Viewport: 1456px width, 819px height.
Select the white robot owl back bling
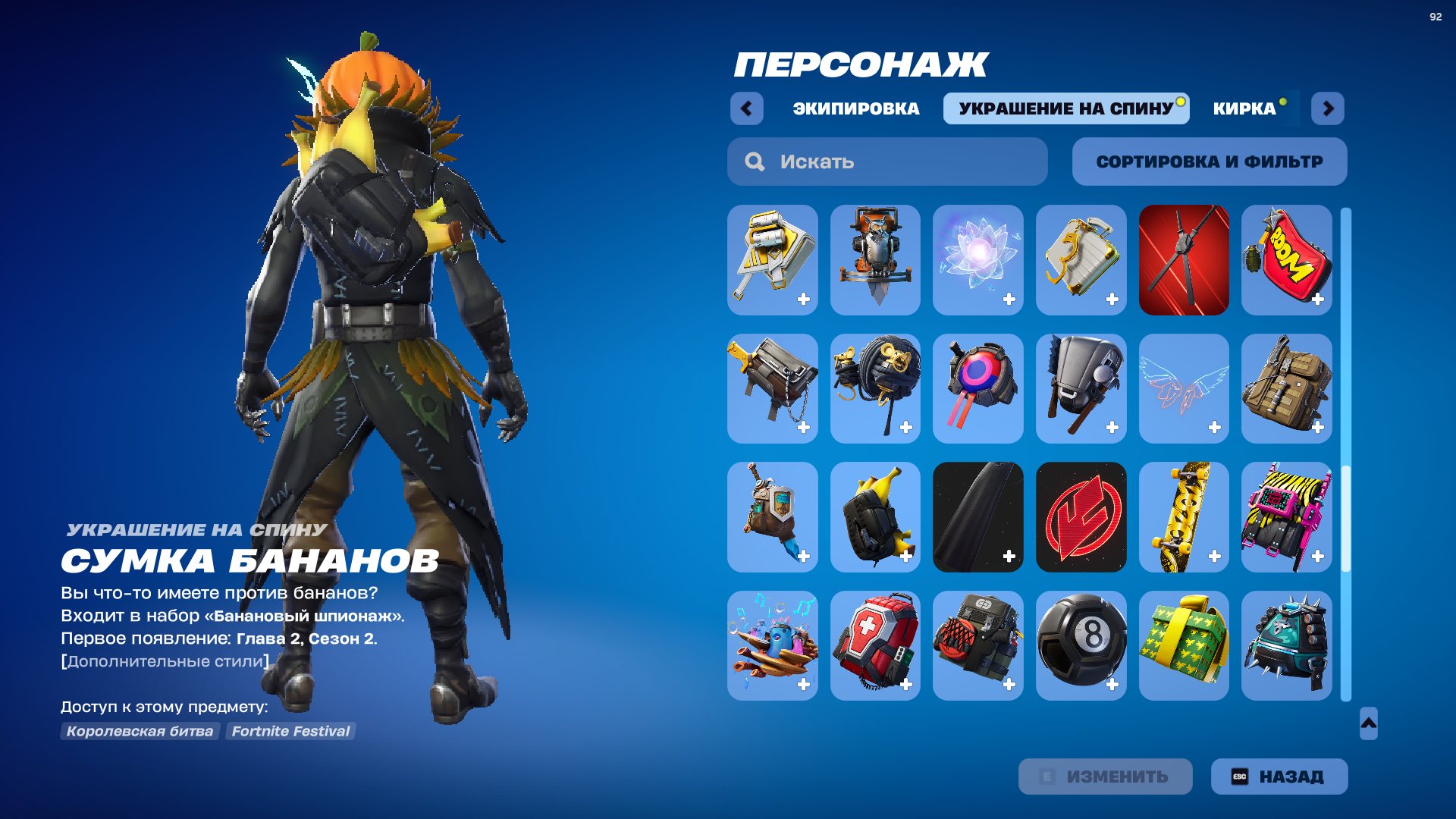(876, 260)
